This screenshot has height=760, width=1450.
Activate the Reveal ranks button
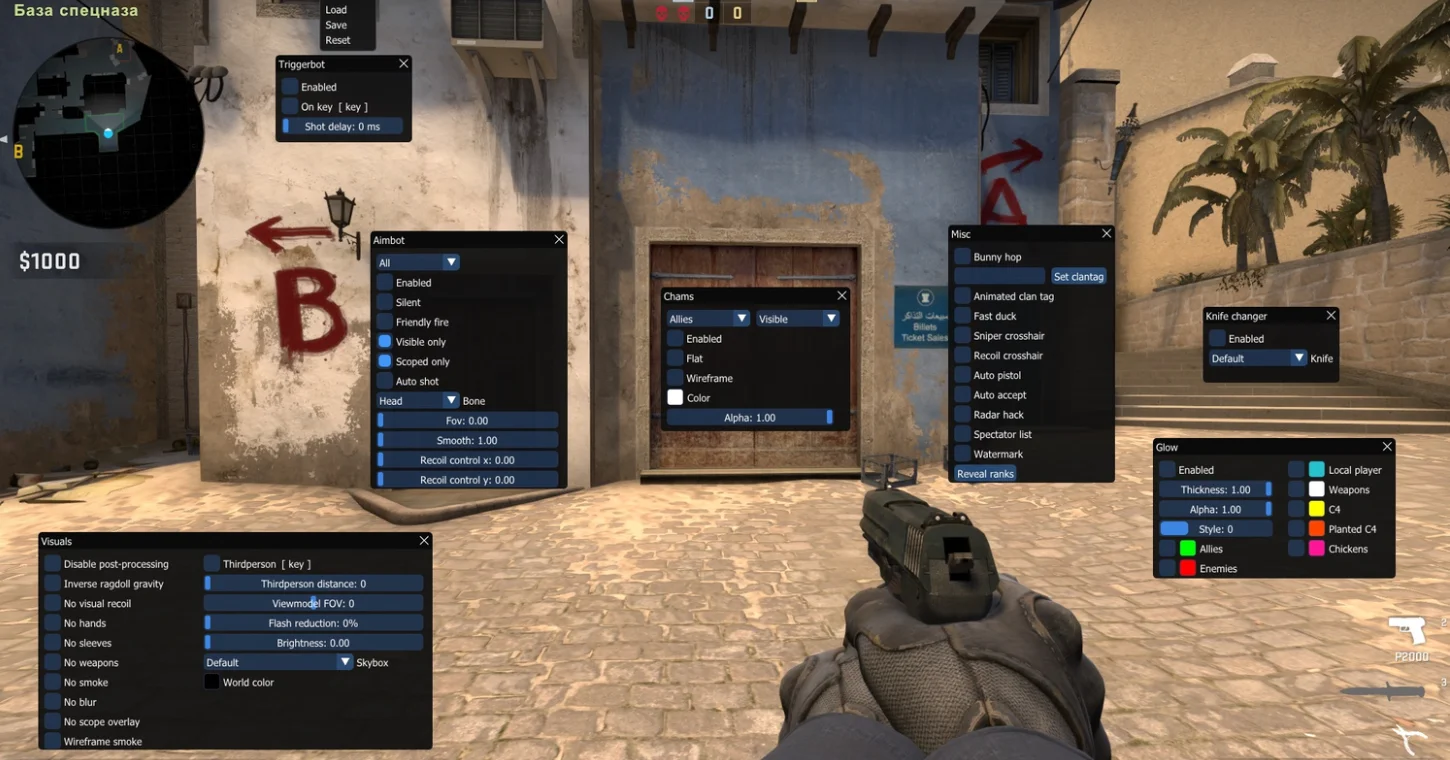point(985,474)
